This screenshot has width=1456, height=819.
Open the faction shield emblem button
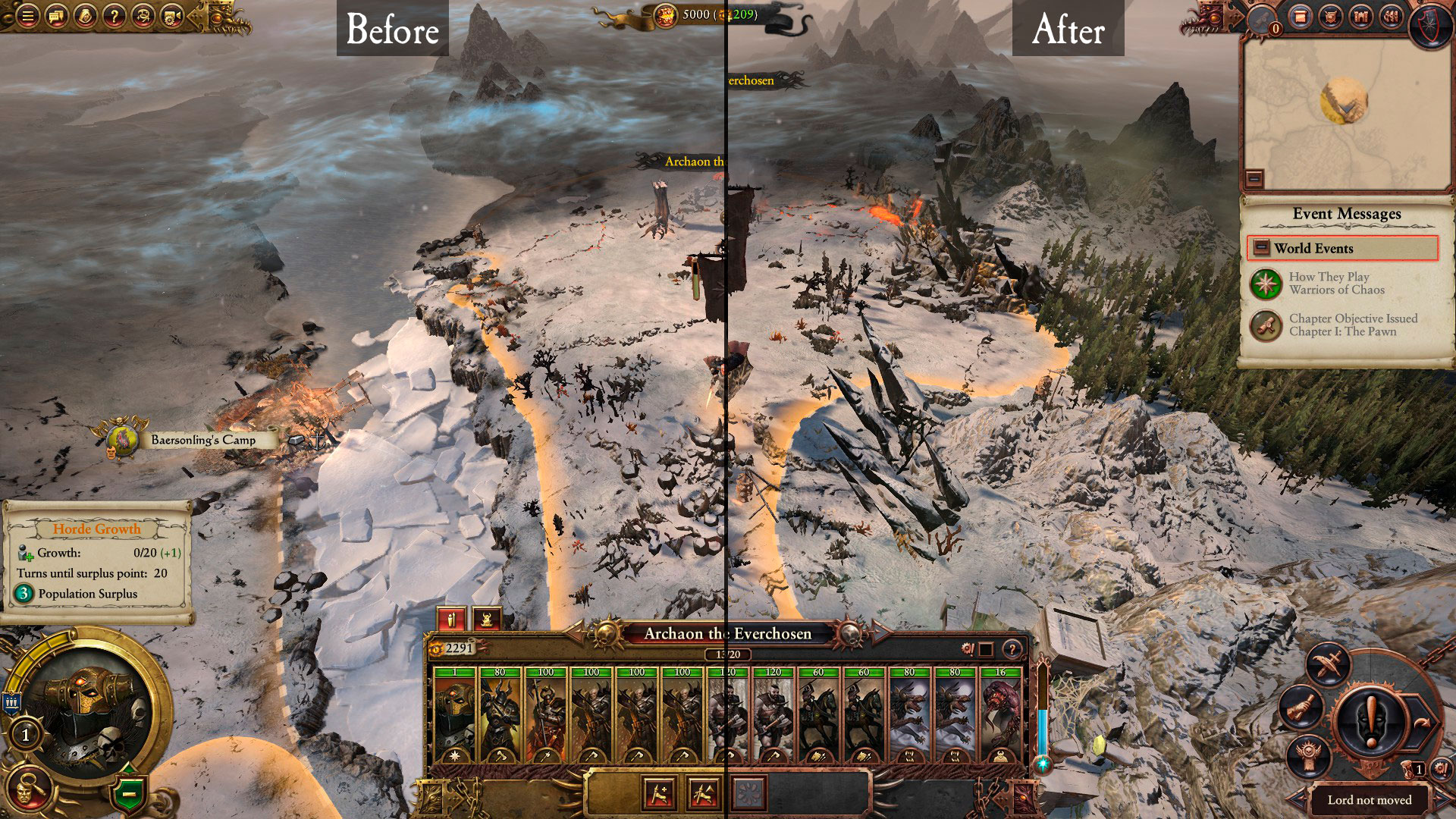(x=1430, y=21)
